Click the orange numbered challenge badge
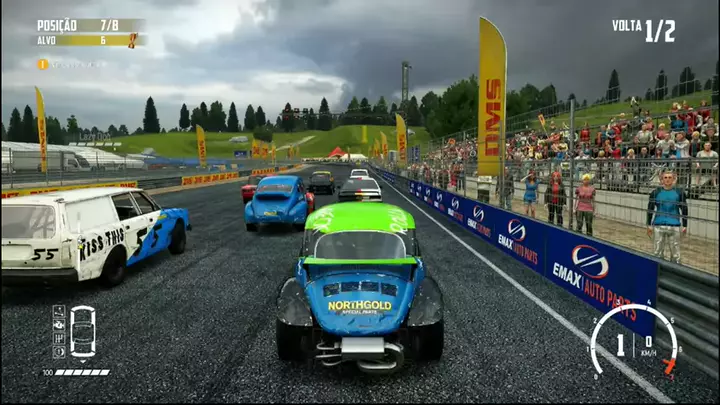720x405 pixels. tap(43, 64)
